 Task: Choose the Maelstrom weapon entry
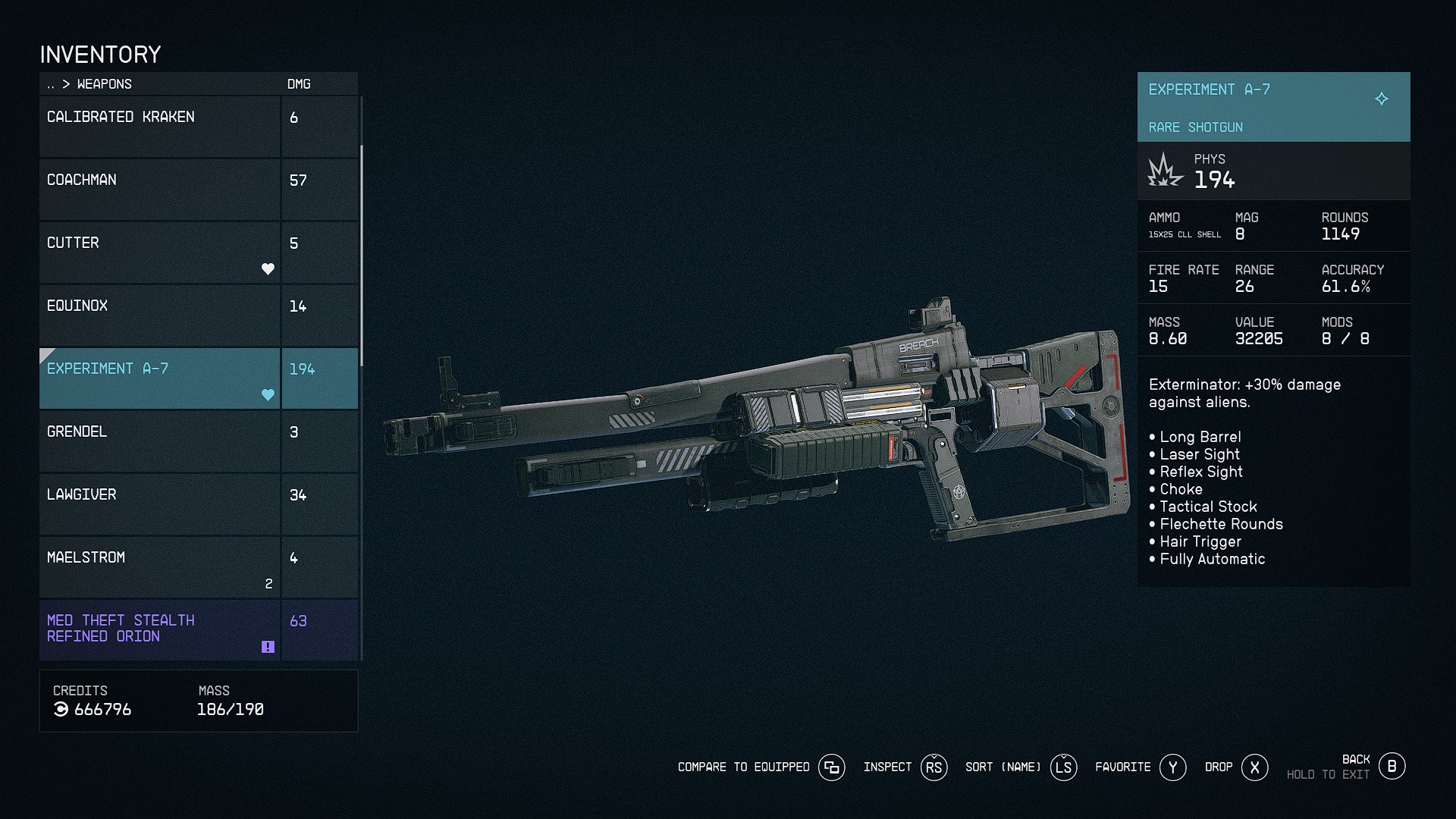tap(159, 566)
